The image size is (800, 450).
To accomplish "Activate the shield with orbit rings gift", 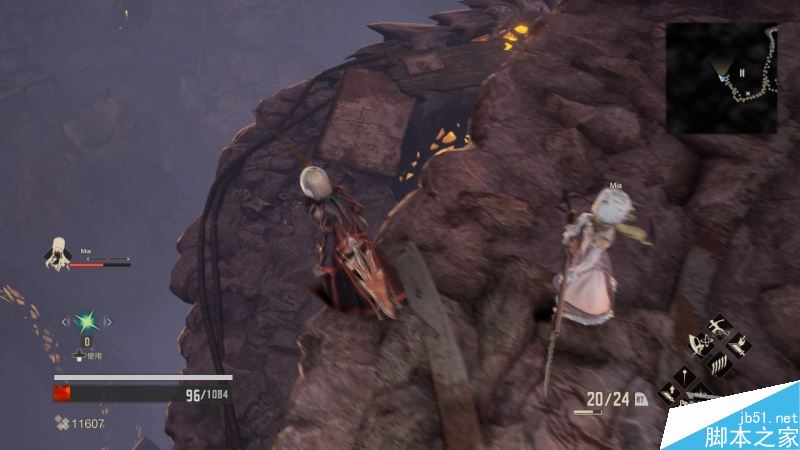I will [701, 345].
